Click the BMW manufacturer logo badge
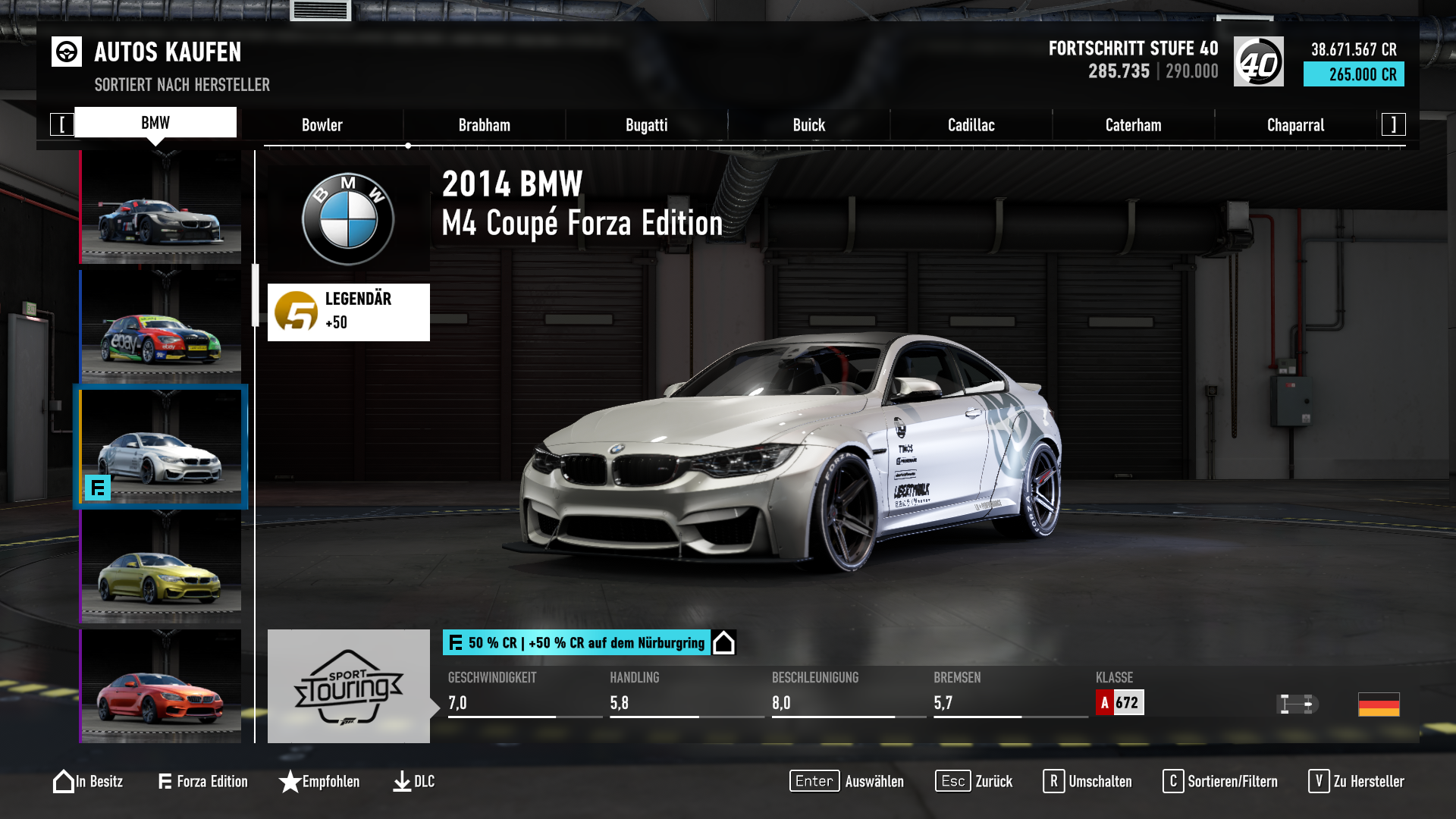The image size is (1456, 819). pyautogui.click(x=347, y=218)
